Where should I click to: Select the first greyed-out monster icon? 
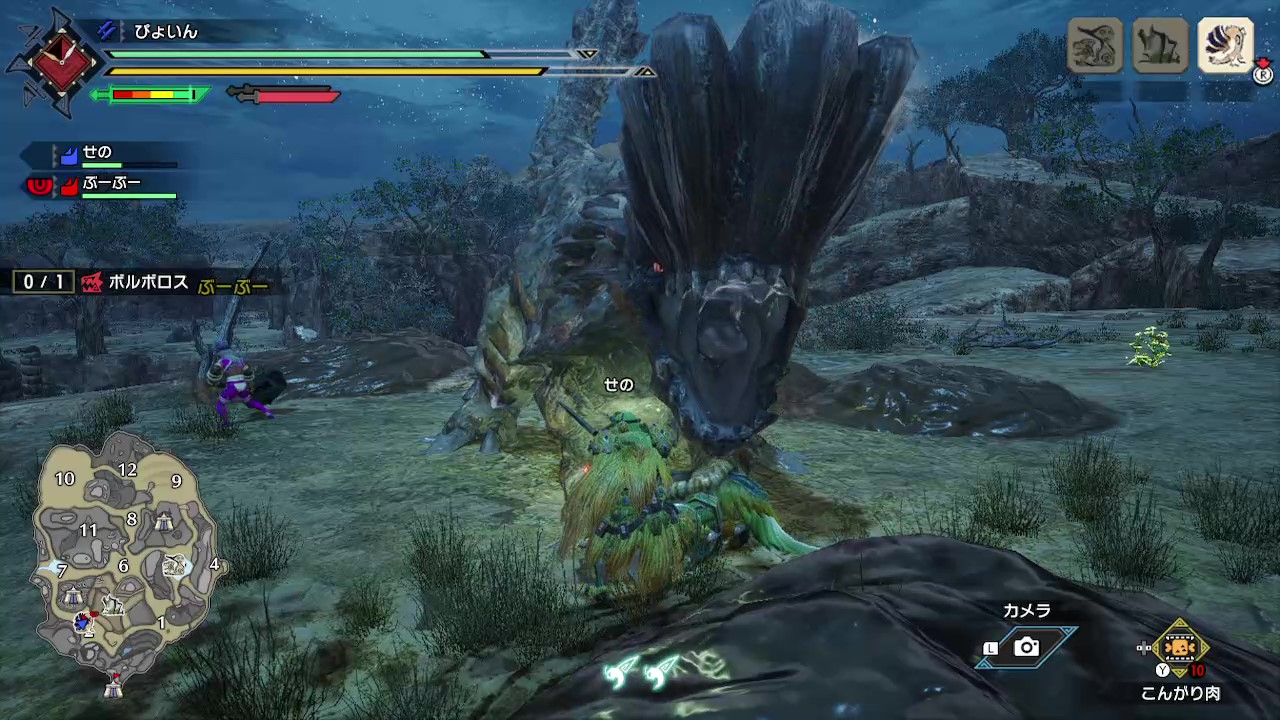(1095, 45)
